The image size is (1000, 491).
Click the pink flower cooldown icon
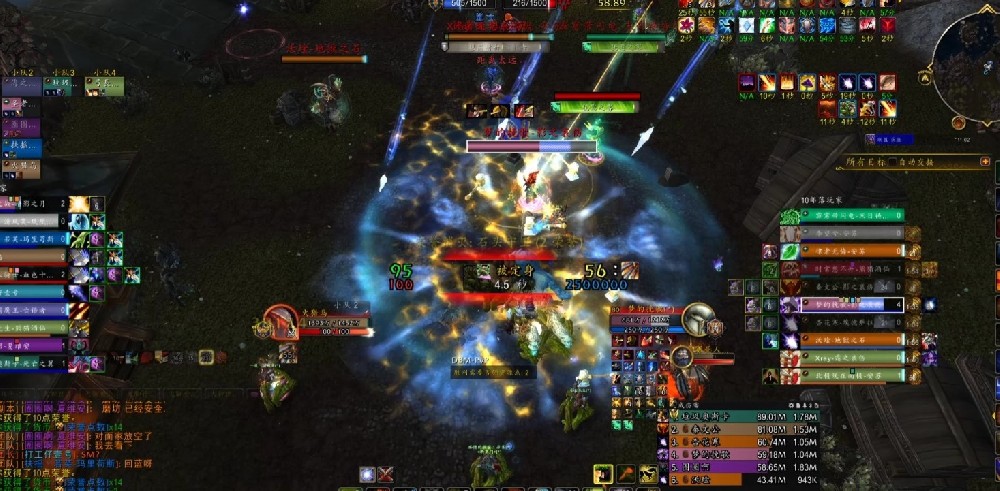(x=685, y=25)
